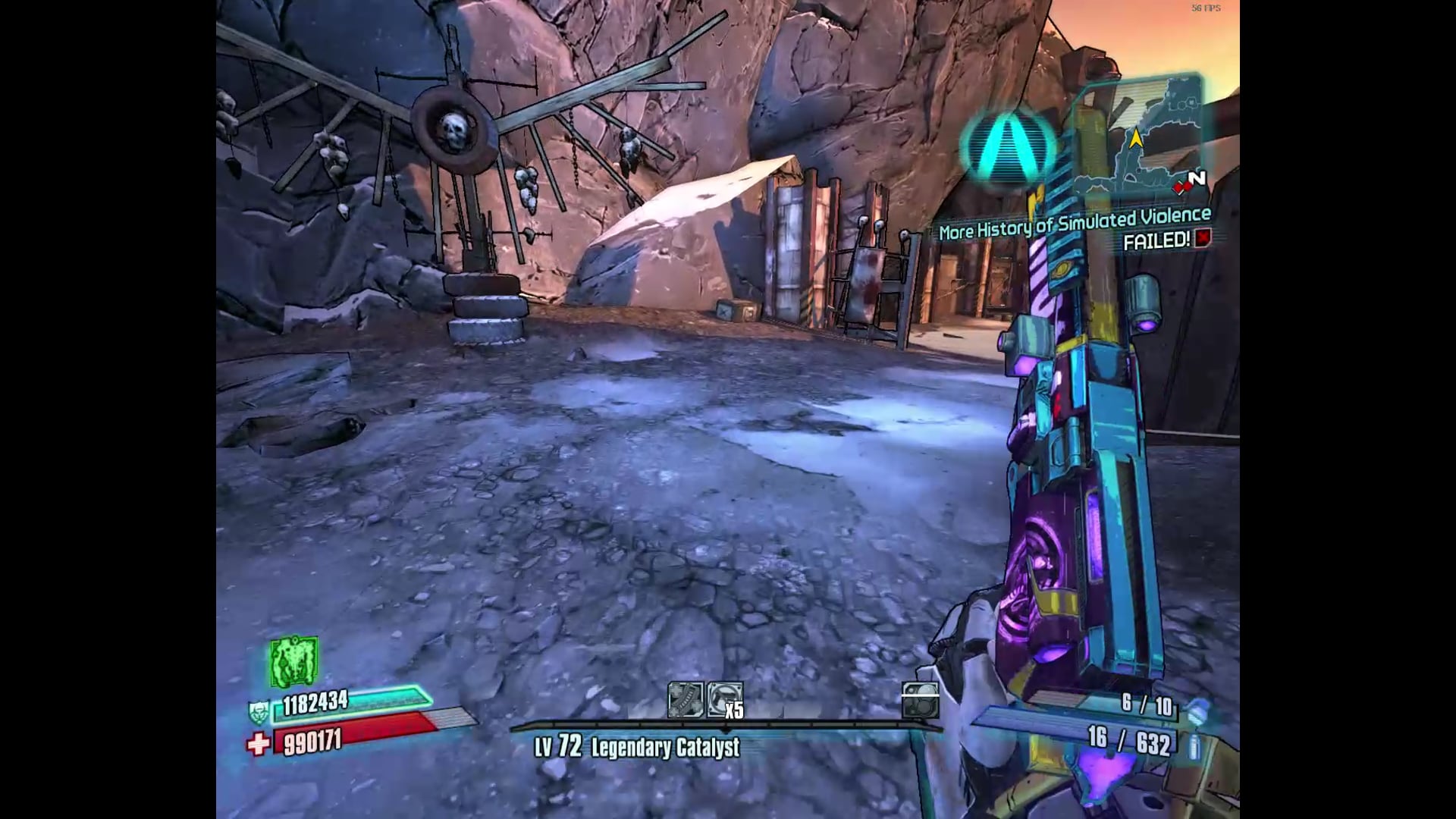1456x819 pixels.
Task: Select the buff icon stacked x5
Action: point(724,700)
